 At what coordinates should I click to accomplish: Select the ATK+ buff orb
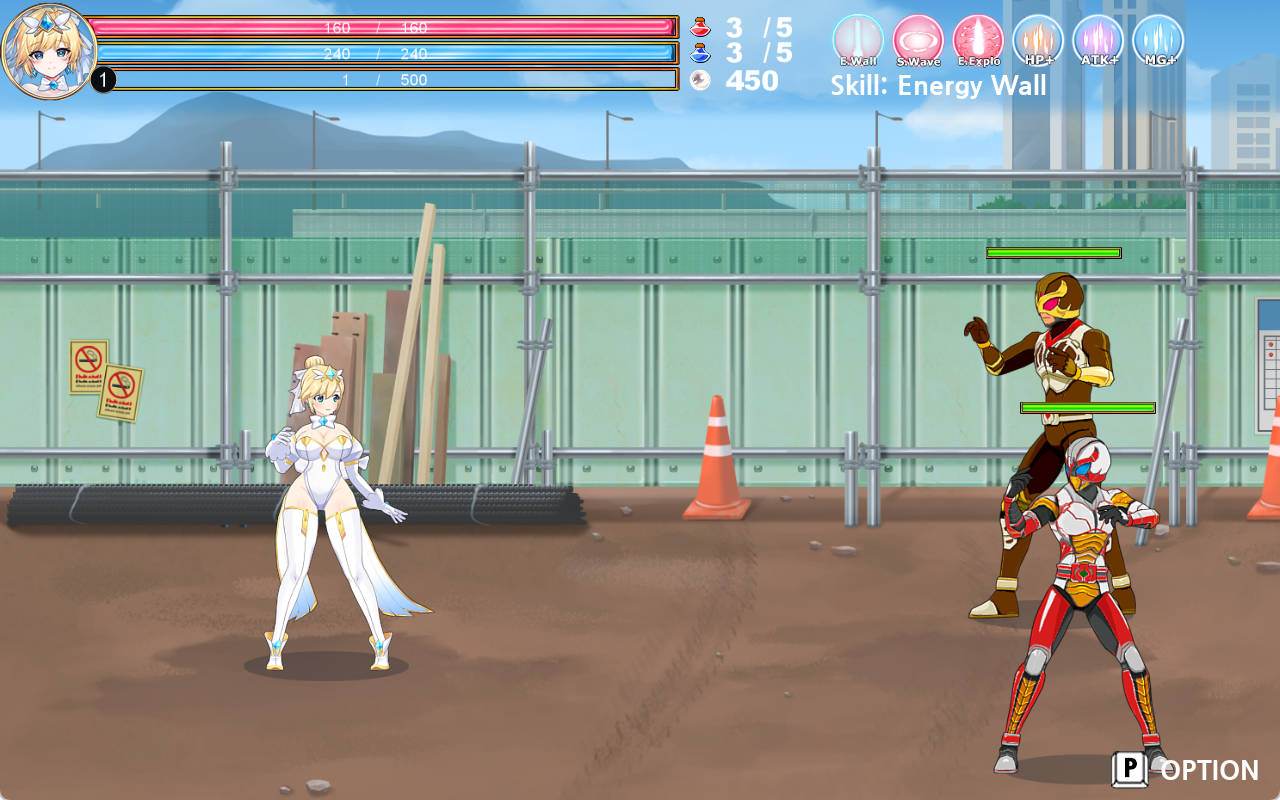[1098, 40]
